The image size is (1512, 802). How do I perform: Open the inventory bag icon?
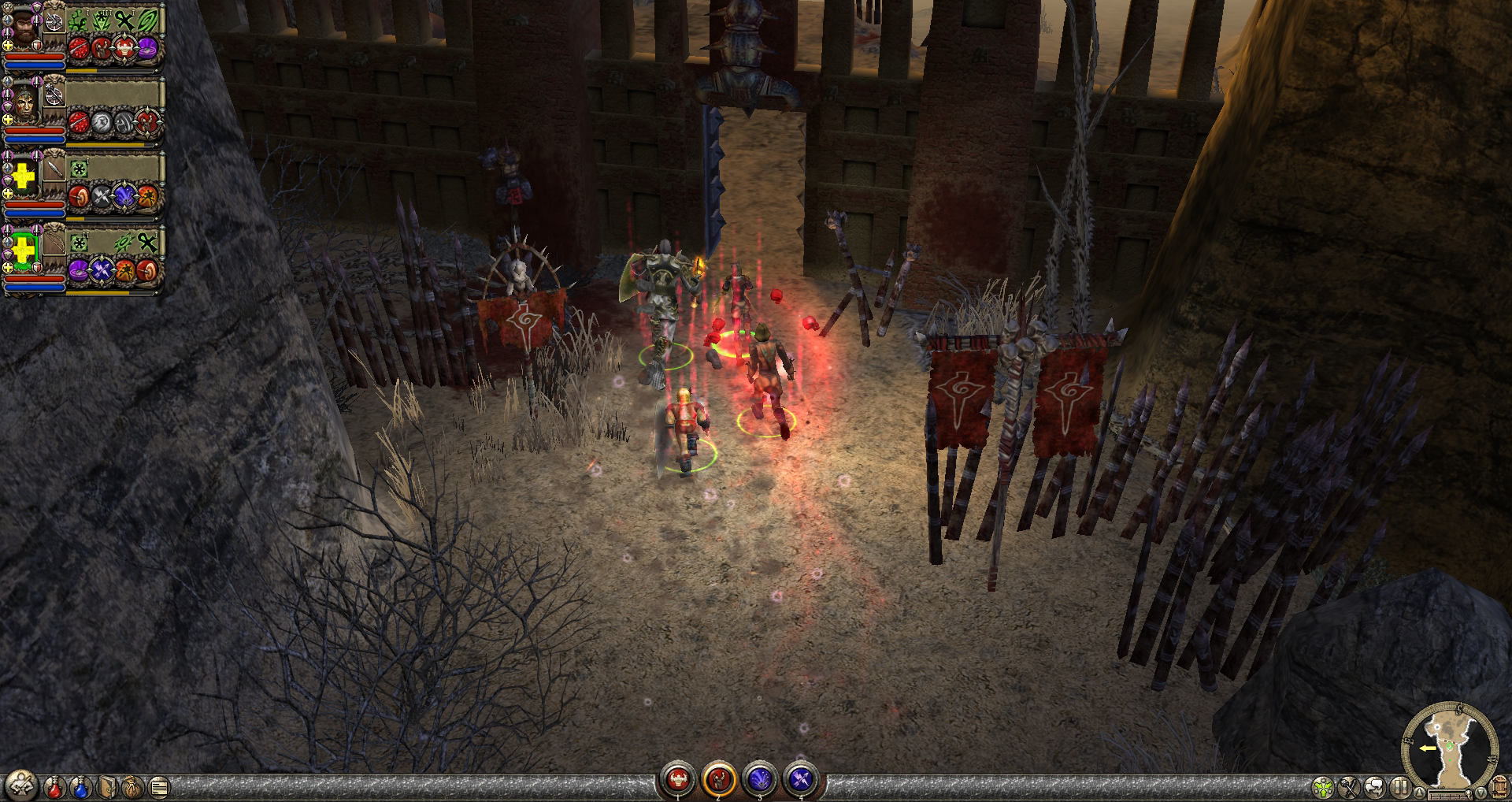[133, 786]
